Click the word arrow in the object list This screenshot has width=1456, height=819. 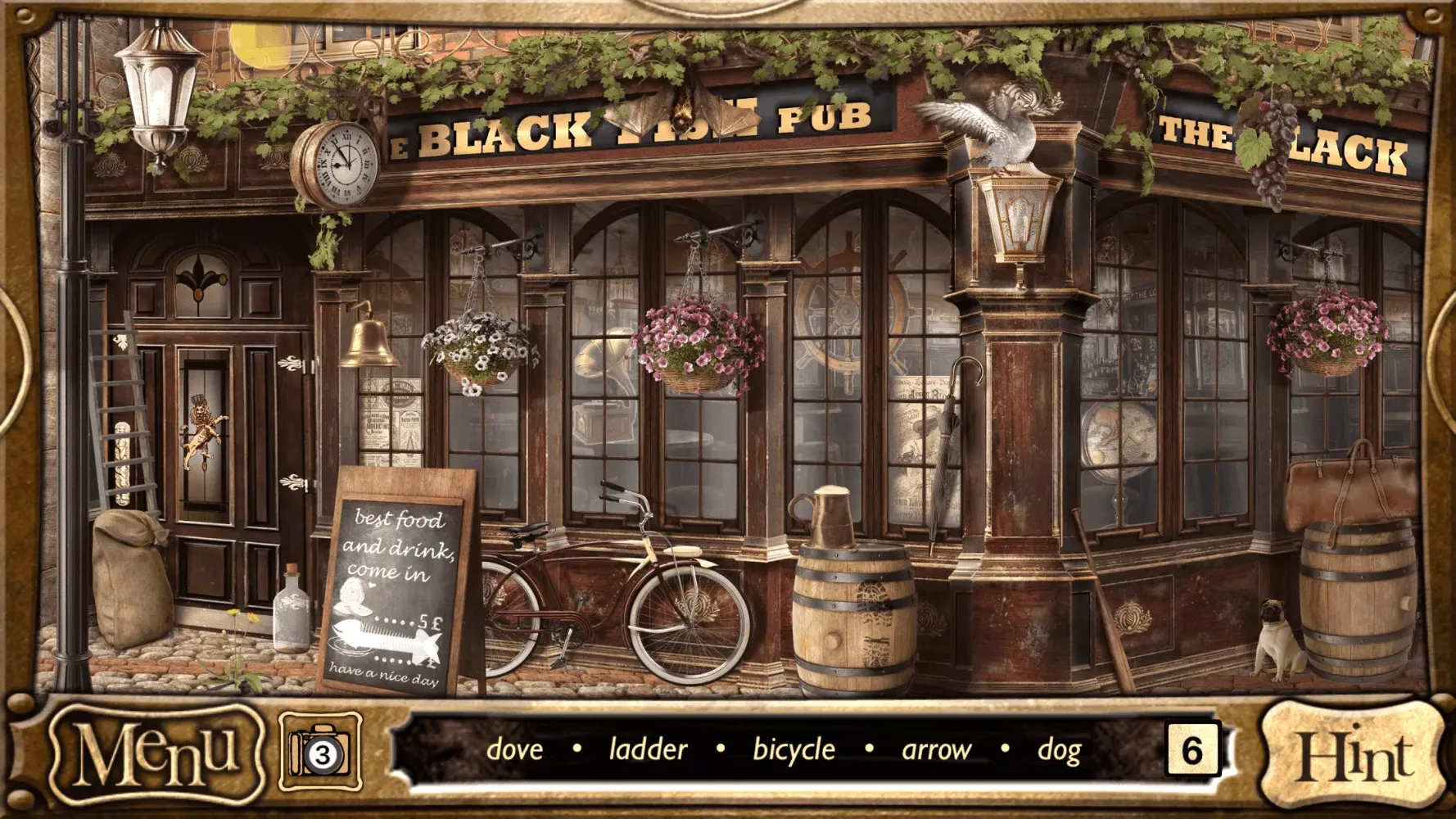934,749
